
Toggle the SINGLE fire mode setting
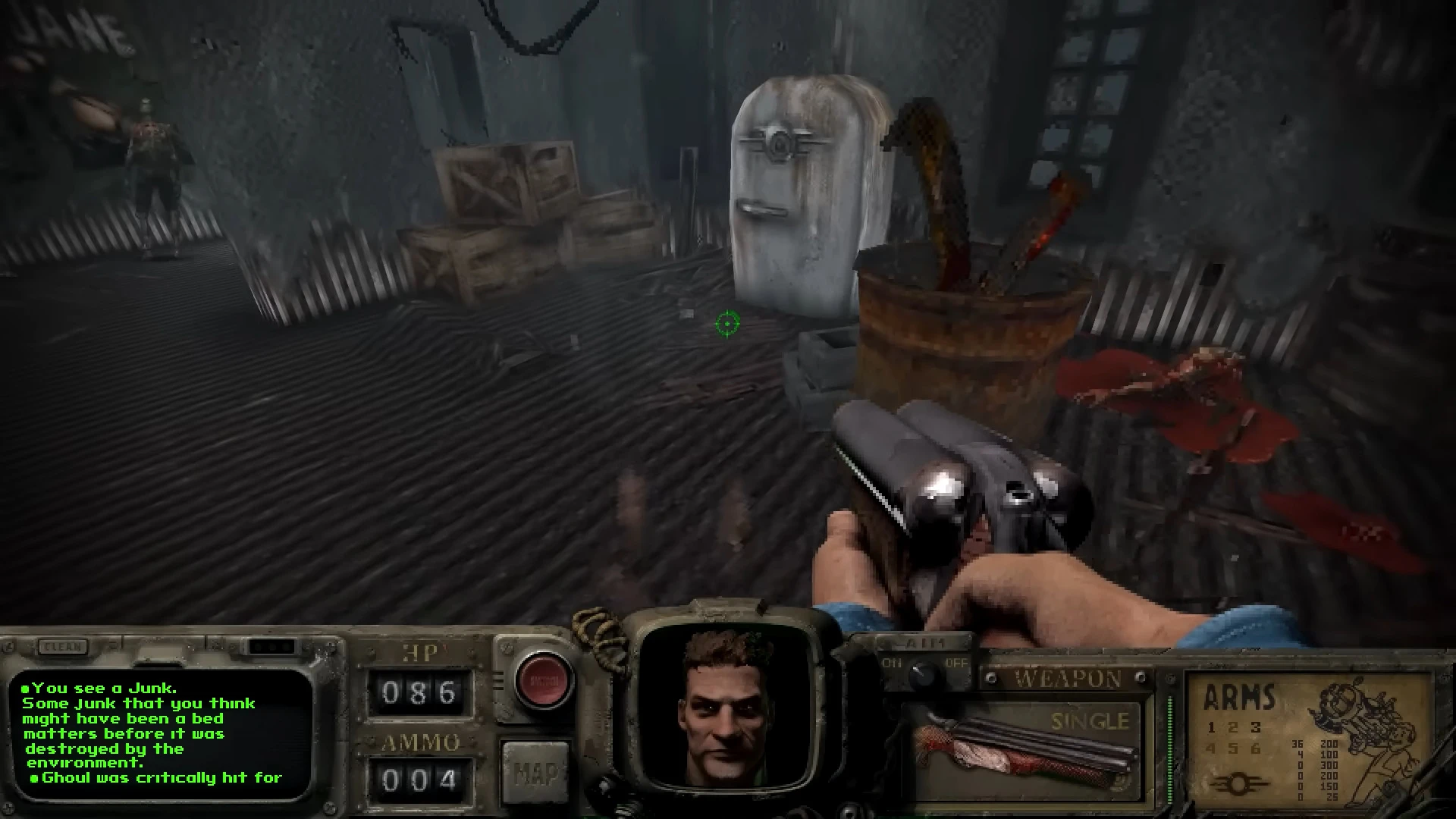[1089, 719]
